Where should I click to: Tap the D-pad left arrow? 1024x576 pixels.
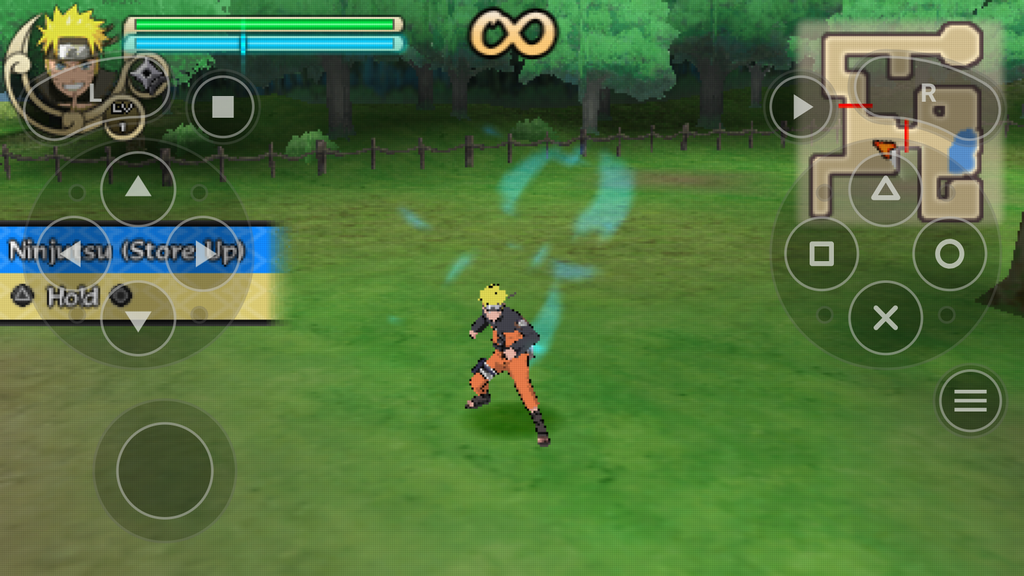pyautogui.click(x=73, y=254)
